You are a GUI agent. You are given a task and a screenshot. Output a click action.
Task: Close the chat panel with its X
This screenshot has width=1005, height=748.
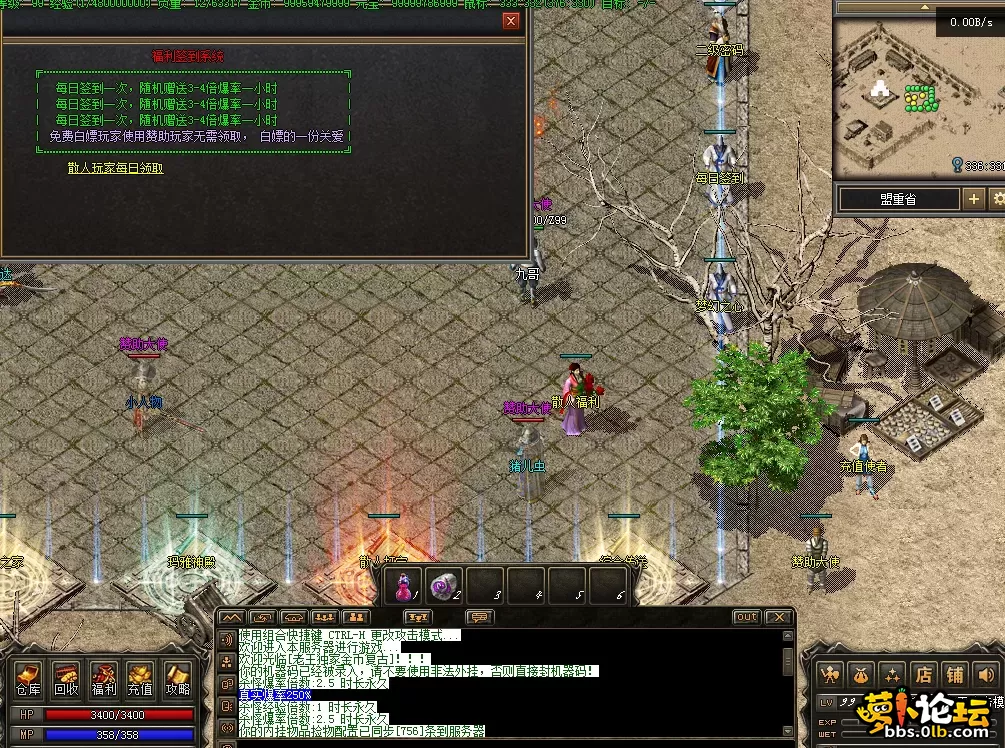point(780,617)
